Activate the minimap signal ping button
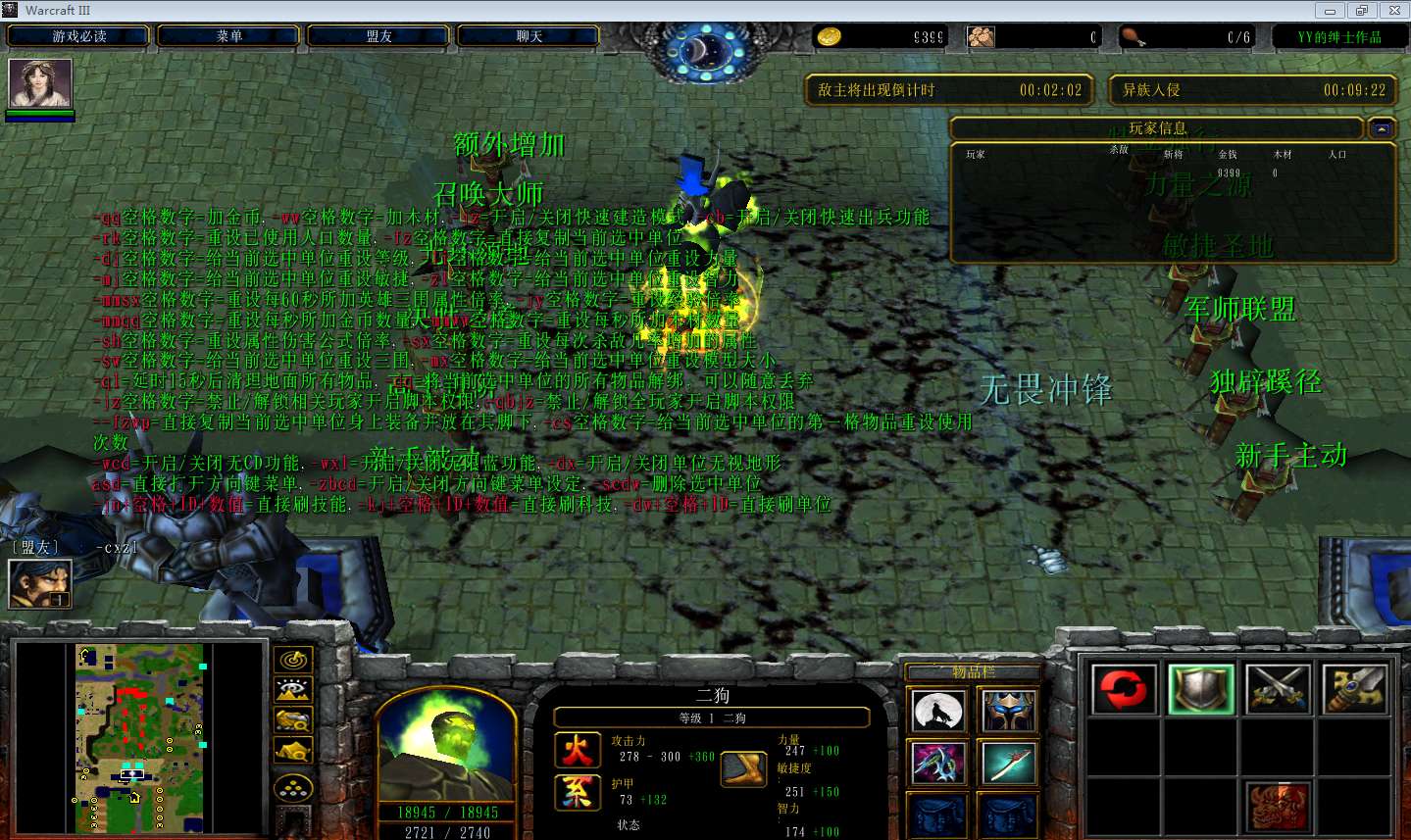Image resolution: width=1411 pixels, height=840 pixels. (293, 660)
